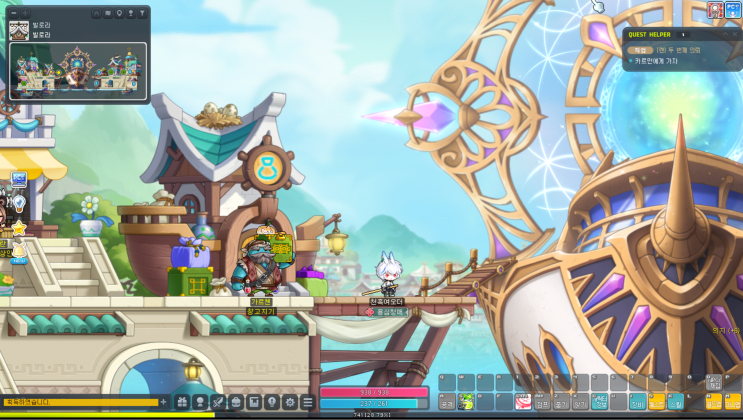Open the PC room buff icon
This screenshot has height=420, width=743.
click(x=733, y=10)
